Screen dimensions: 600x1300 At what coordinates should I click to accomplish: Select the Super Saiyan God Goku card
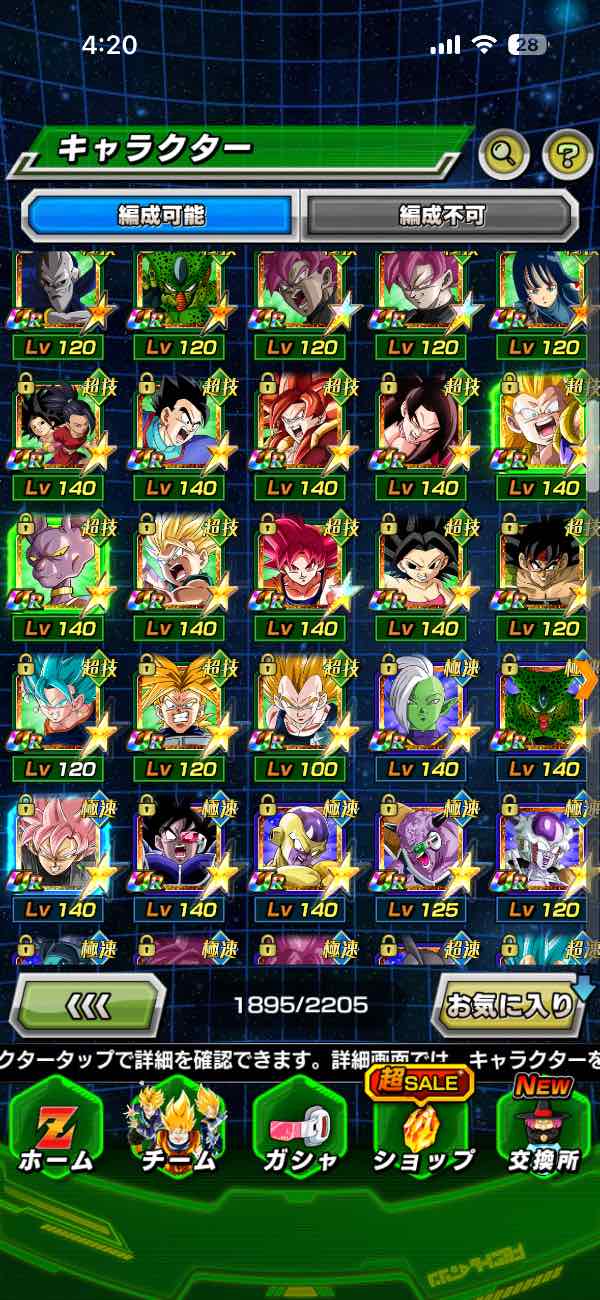[302, 565]
